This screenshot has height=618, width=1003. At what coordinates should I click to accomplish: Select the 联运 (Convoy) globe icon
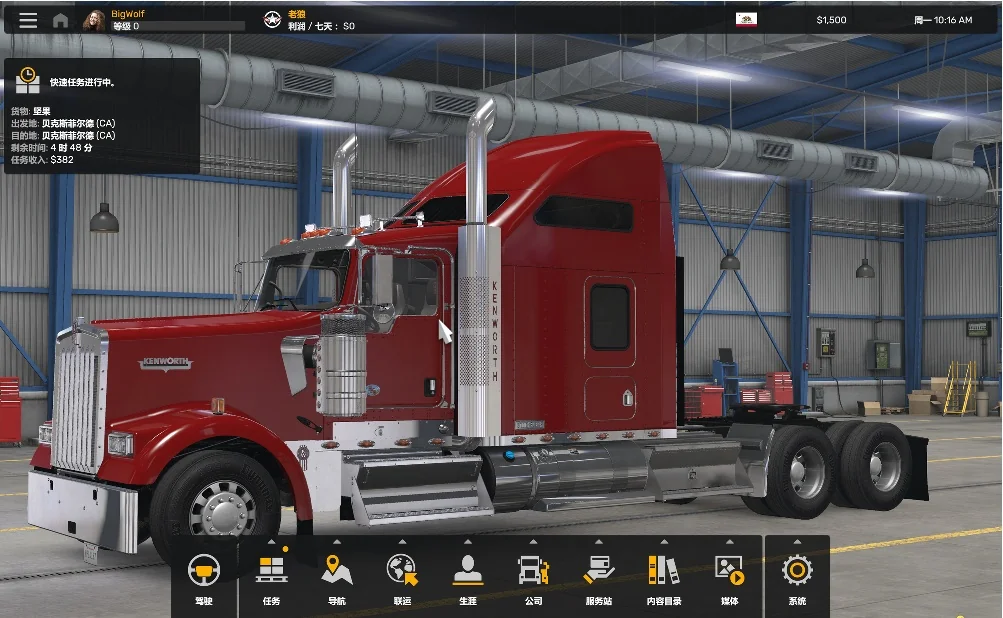(402, 576)
